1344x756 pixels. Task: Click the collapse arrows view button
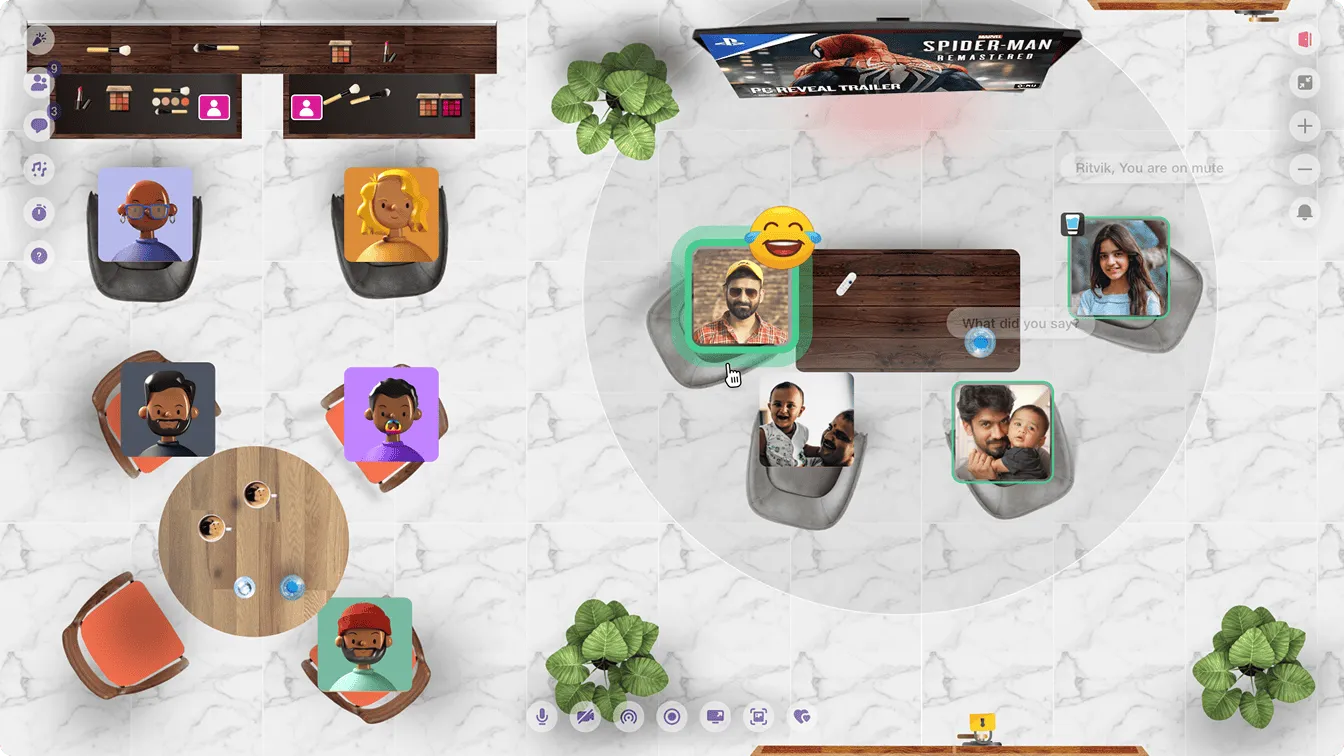[x=1304, y=83]
